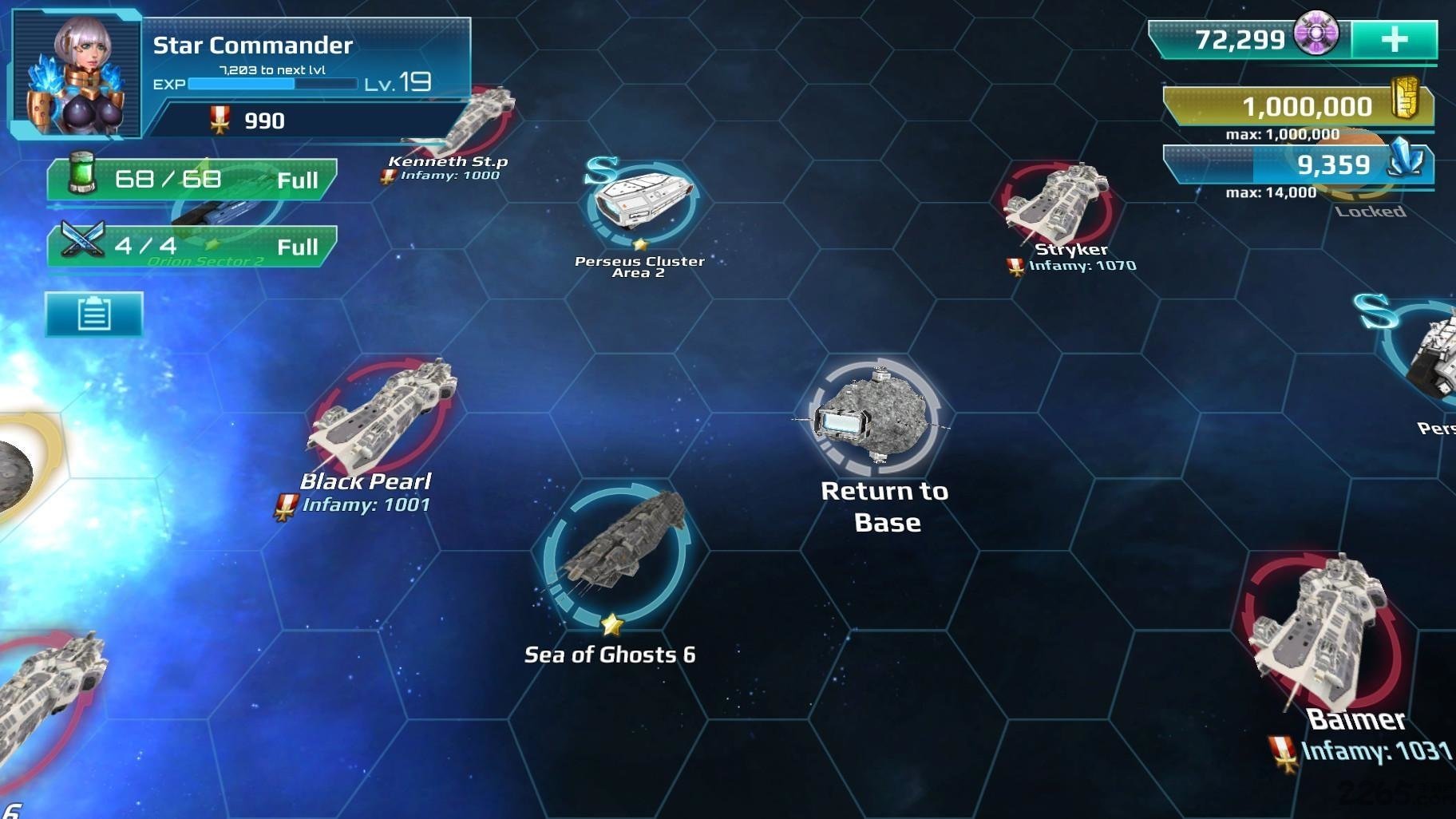Image resolution: width=1456 pixels, height=819 pixels.
Task: Open the Star Commander avatar portrait
Action: click(x=77, y=75)
